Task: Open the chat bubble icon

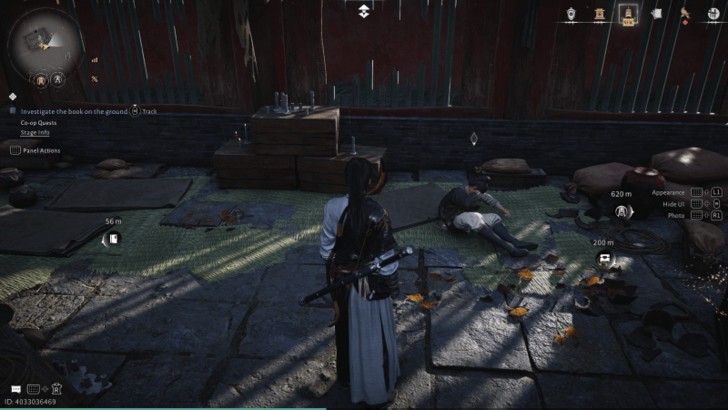Action: coord(15,388)
